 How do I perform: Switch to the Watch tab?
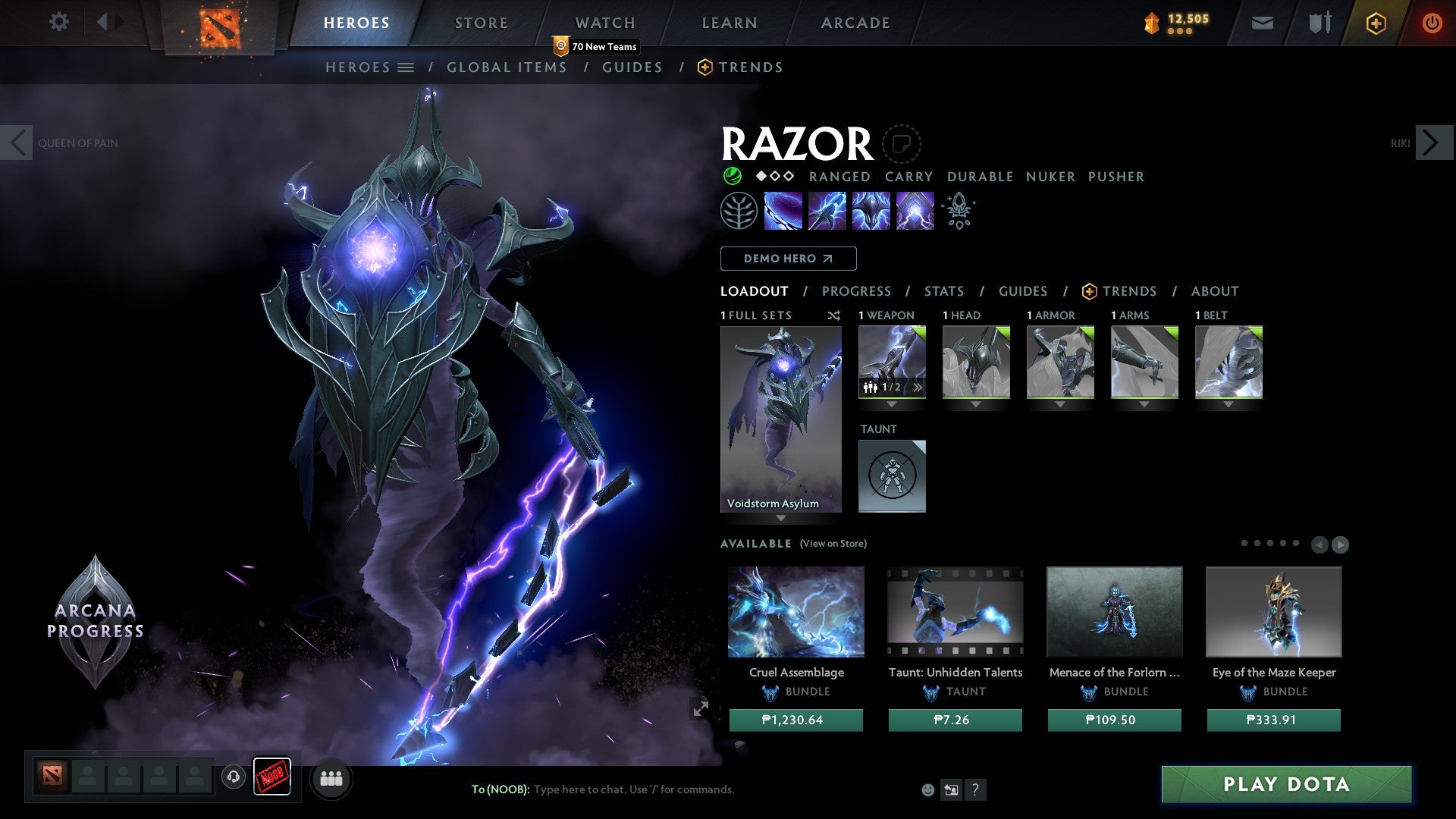pyautogui.click(x=604, y=23)
